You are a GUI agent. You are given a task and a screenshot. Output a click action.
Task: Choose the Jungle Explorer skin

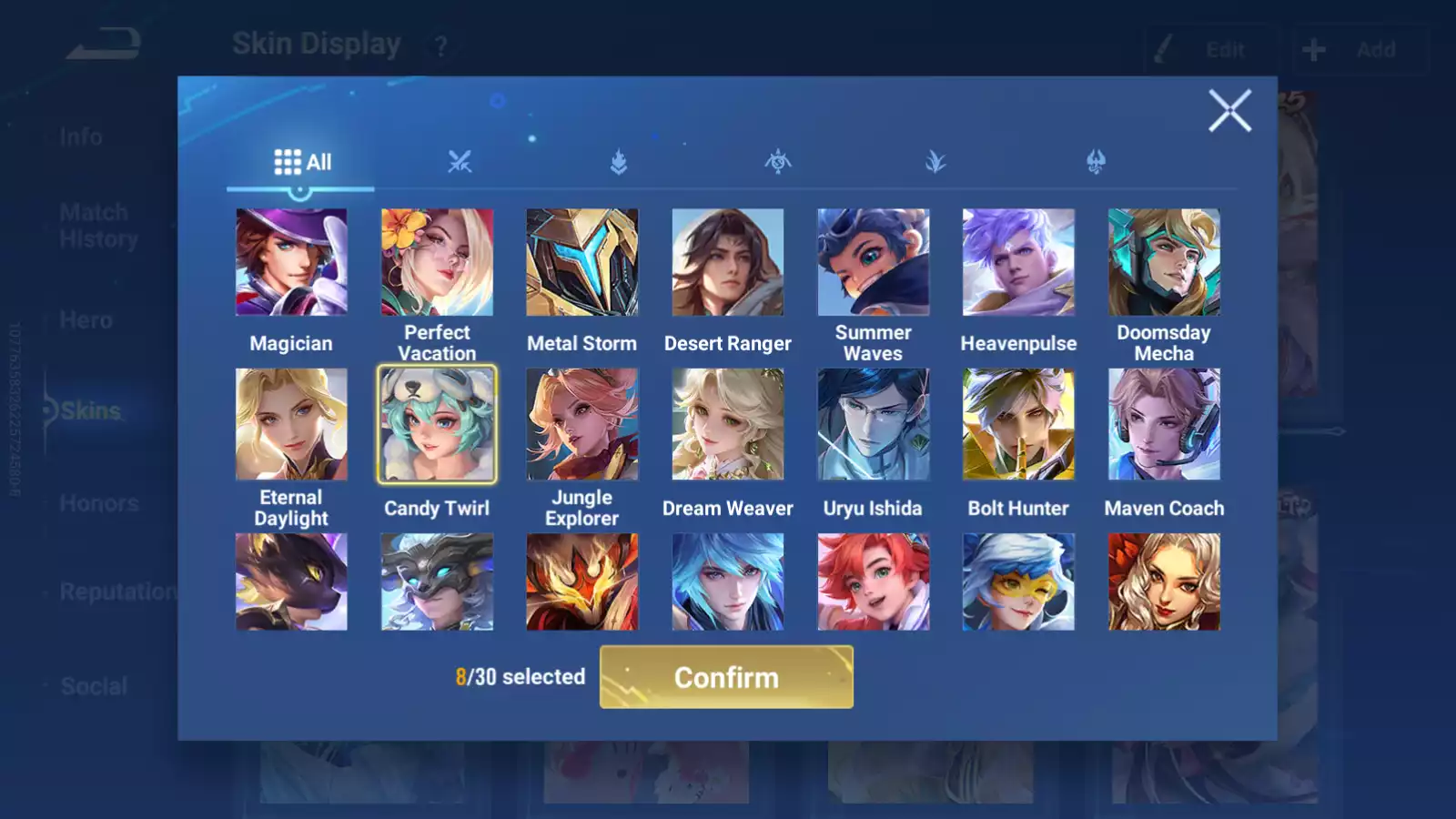coord(582,424)
